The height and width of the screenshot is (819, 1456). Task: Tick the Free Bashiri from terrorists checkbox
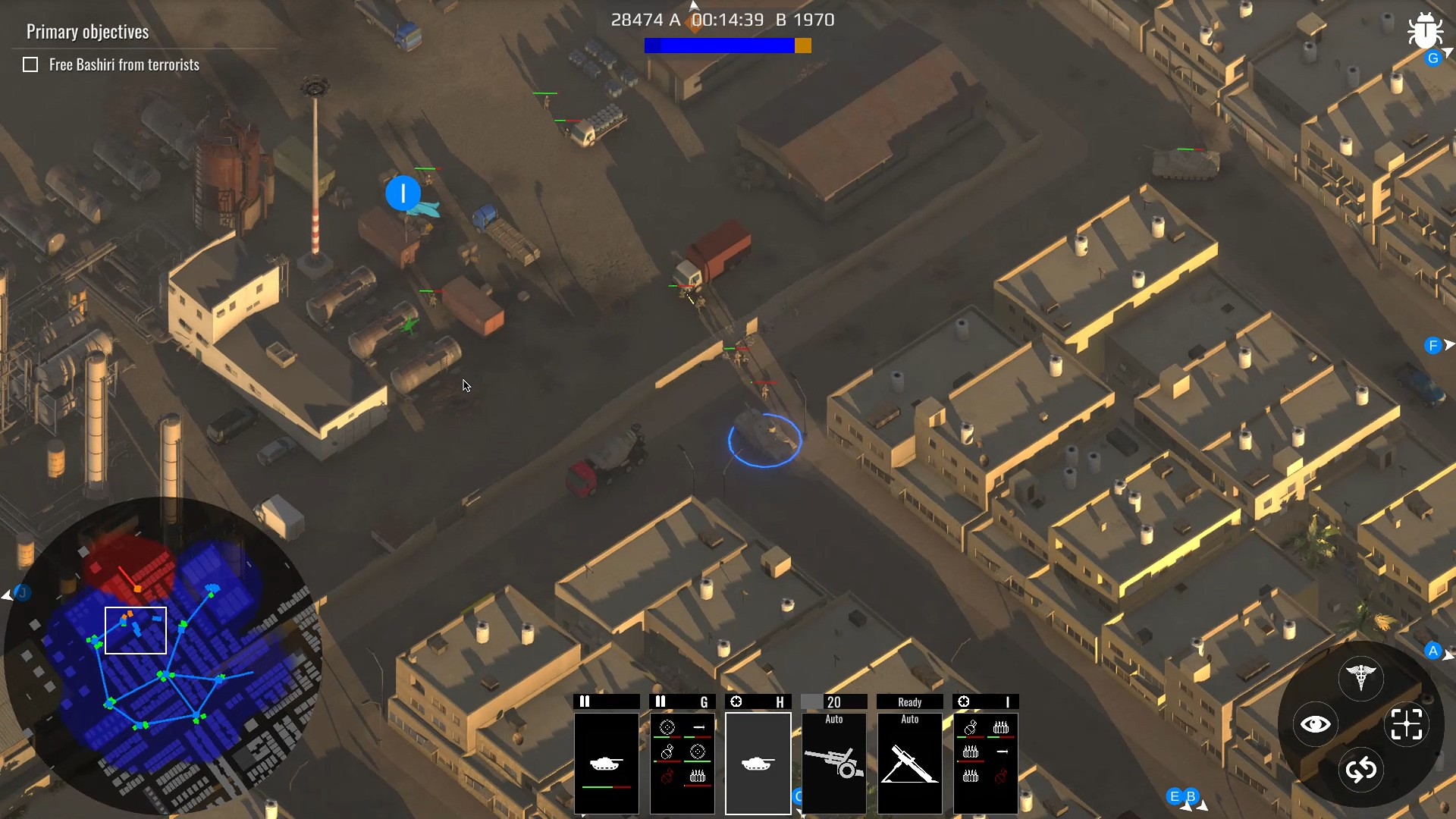30,64
